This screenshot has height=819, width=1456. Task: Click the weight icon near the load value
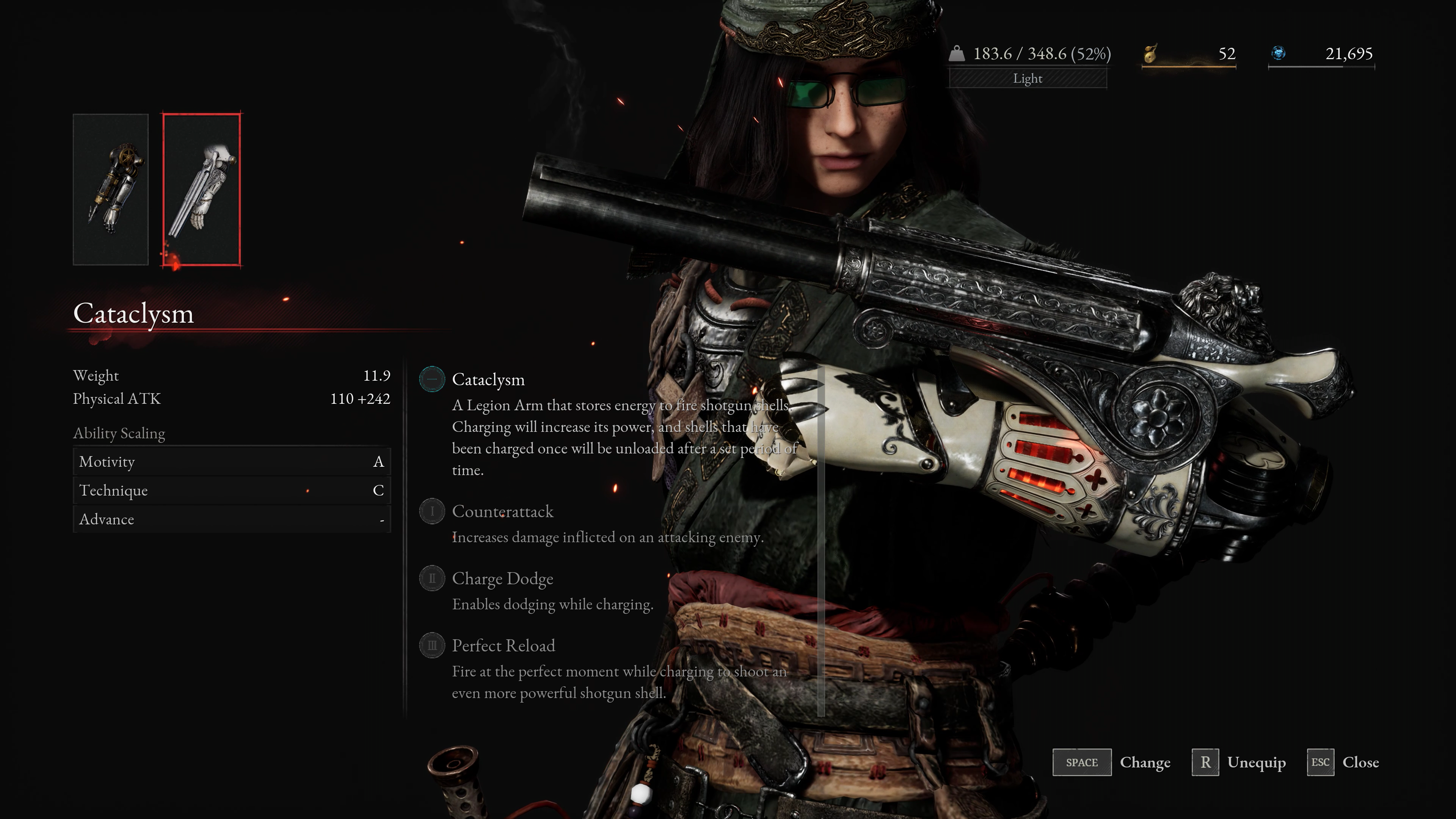(957, 54)
